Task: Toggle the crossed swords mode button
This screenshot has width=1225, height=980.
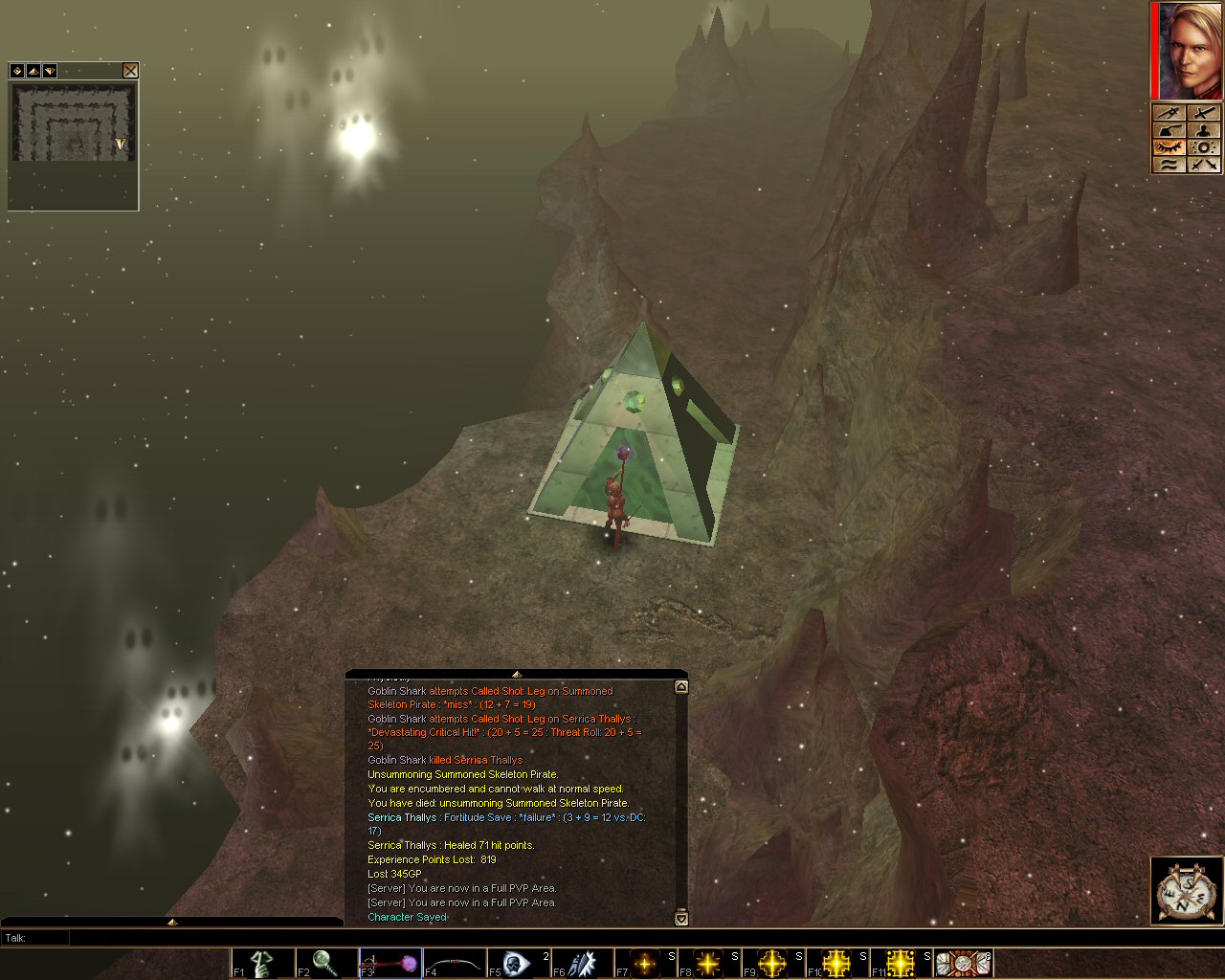Action: [x=1204, y=165]
